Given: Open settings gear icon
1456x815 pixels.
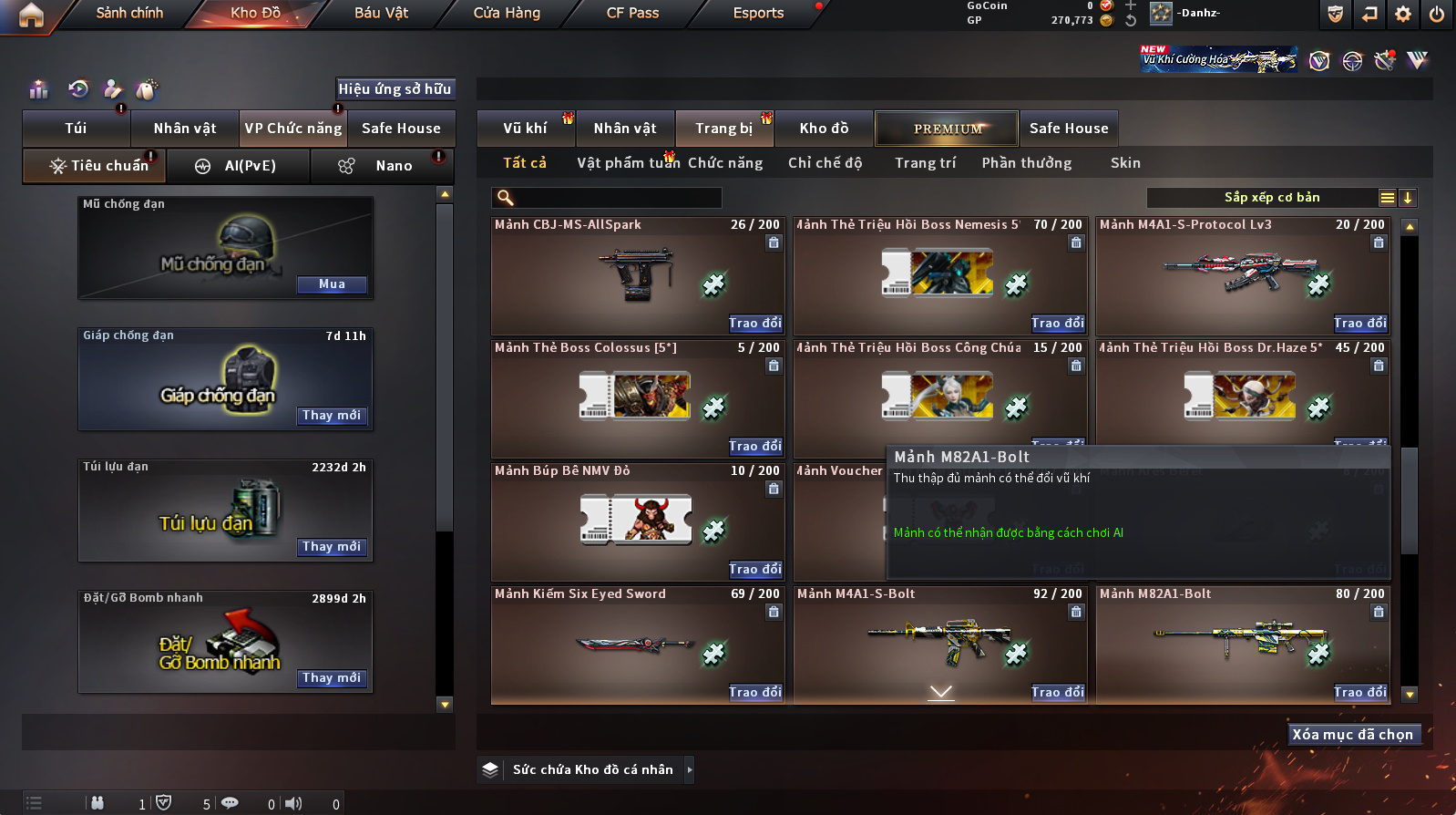Looking at the screenshot, I should pyautogui.click(x=1403, y=14).
